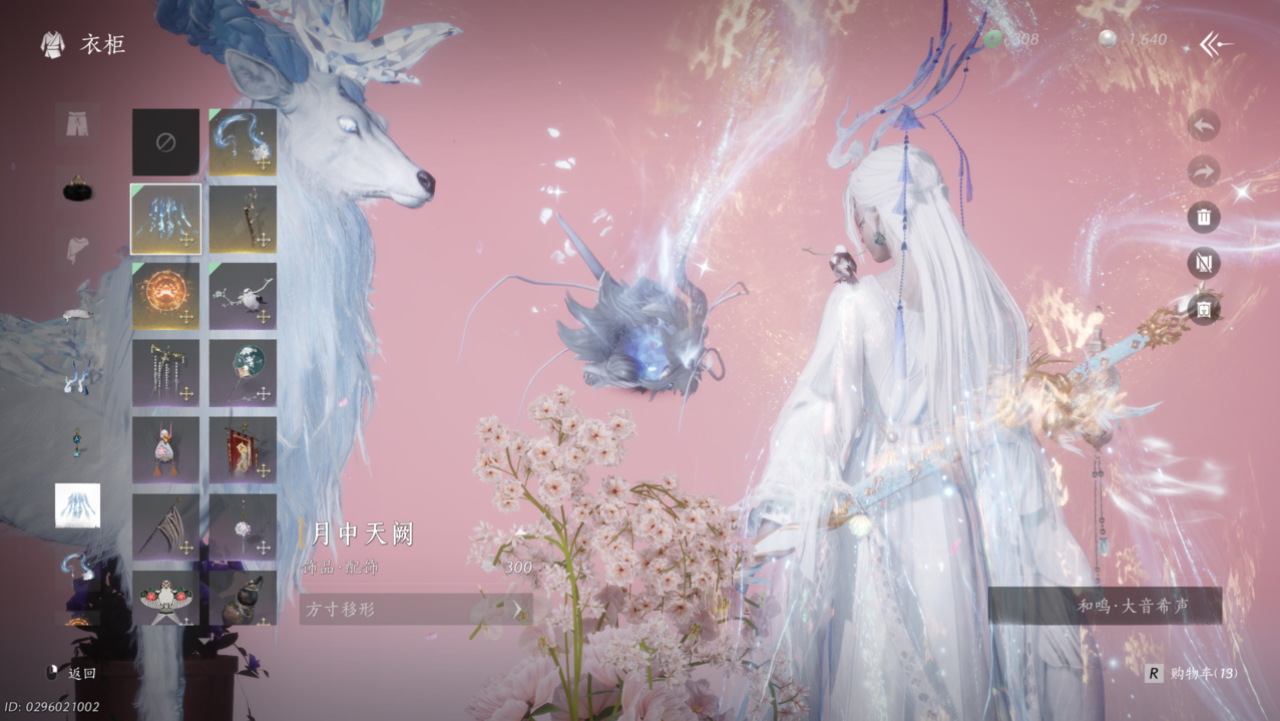1280x721 pixels.
Task: Click the 和鸣·大音希声 button
Action: pos(1104,606)
